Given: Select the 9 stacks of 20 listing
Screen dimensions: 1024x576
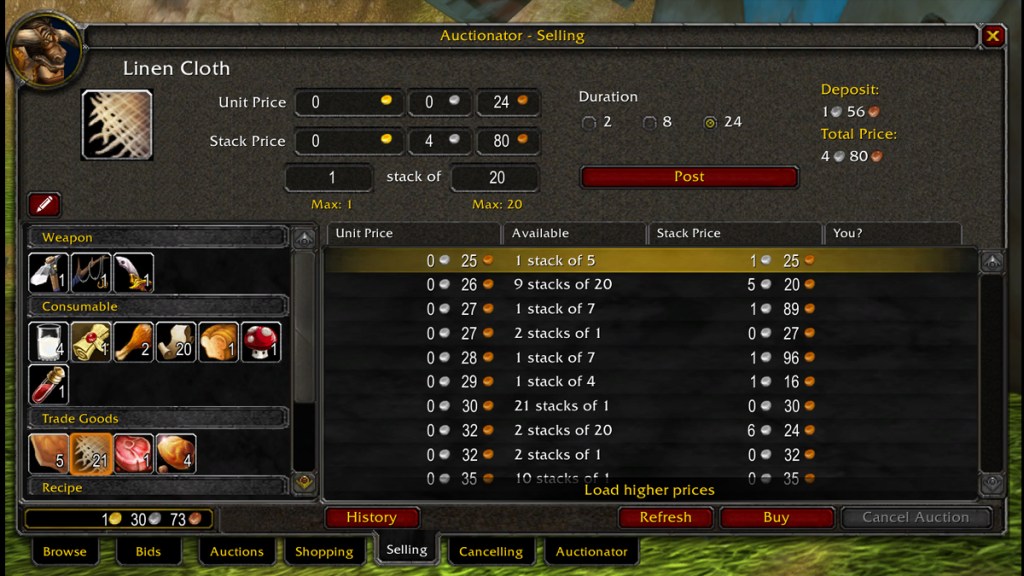Looking at the screenshot, I should pyautogui.click(x=650, y=284).
